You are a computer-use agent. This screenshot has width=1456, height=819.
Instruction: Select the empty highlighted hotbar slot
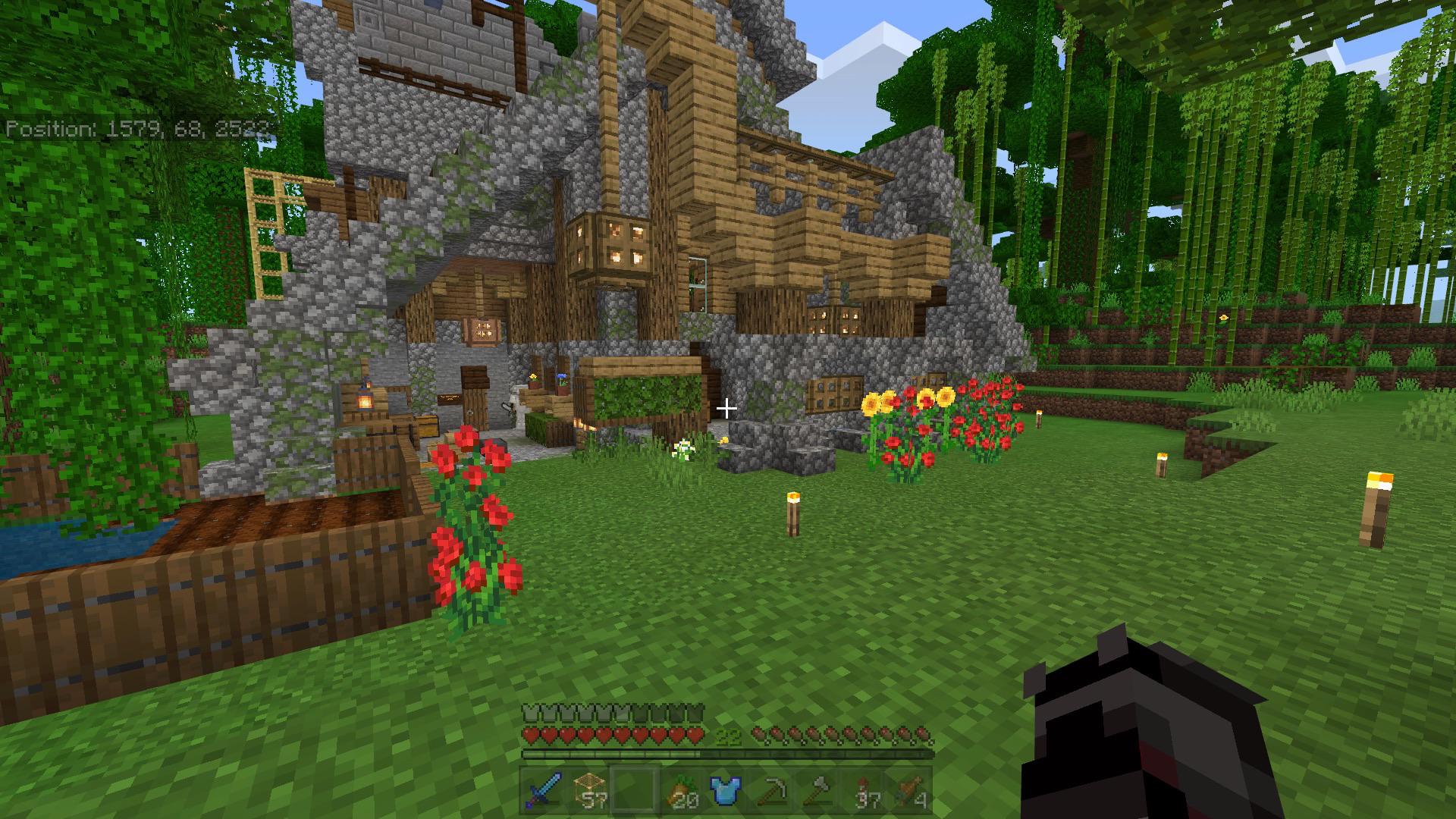coord(635,791)
